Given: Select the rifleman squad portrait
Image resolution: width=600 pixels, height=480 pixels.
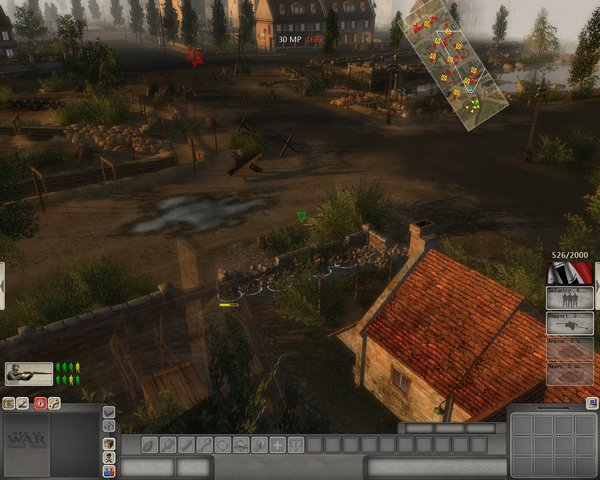Looking at the screenshot, I should tap(28, 373).
